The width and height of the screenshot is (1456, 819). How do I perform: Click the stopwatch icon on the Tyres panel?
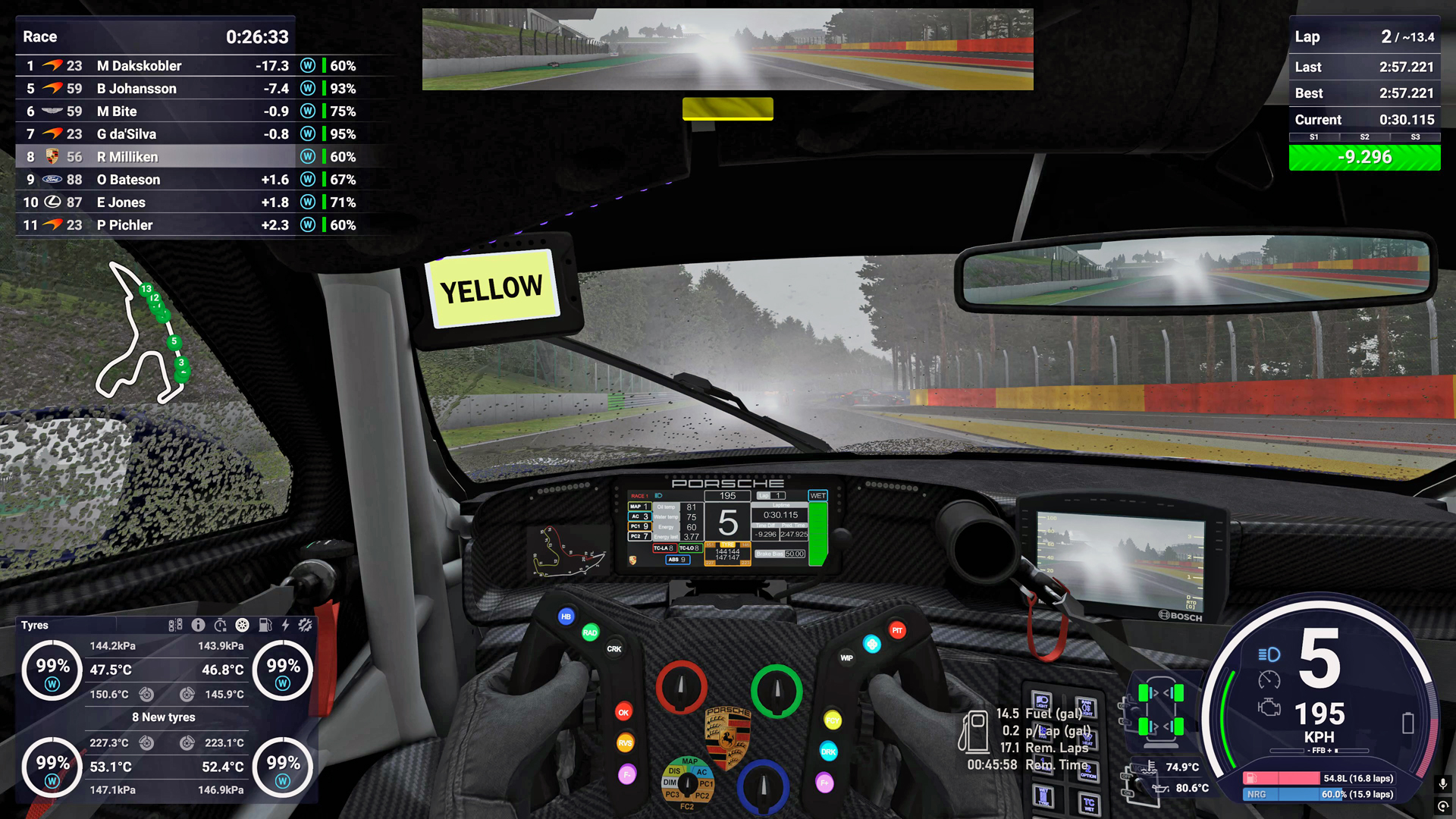[221, 625]
